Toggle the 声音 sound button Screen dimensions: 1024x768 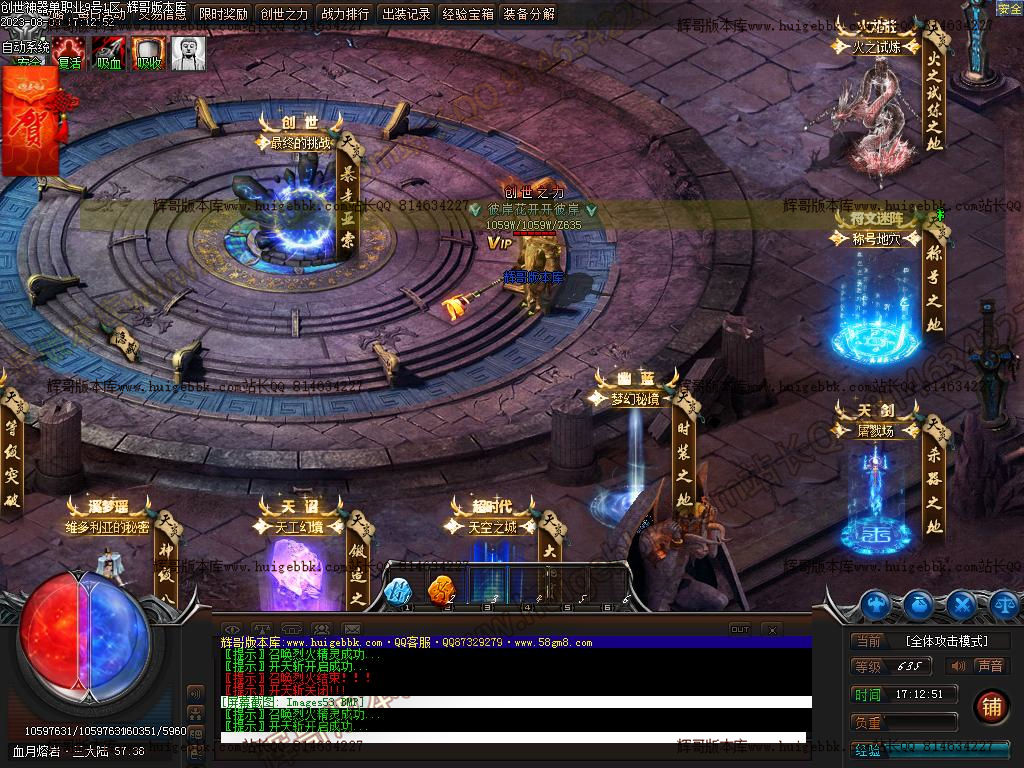point(978,666)
